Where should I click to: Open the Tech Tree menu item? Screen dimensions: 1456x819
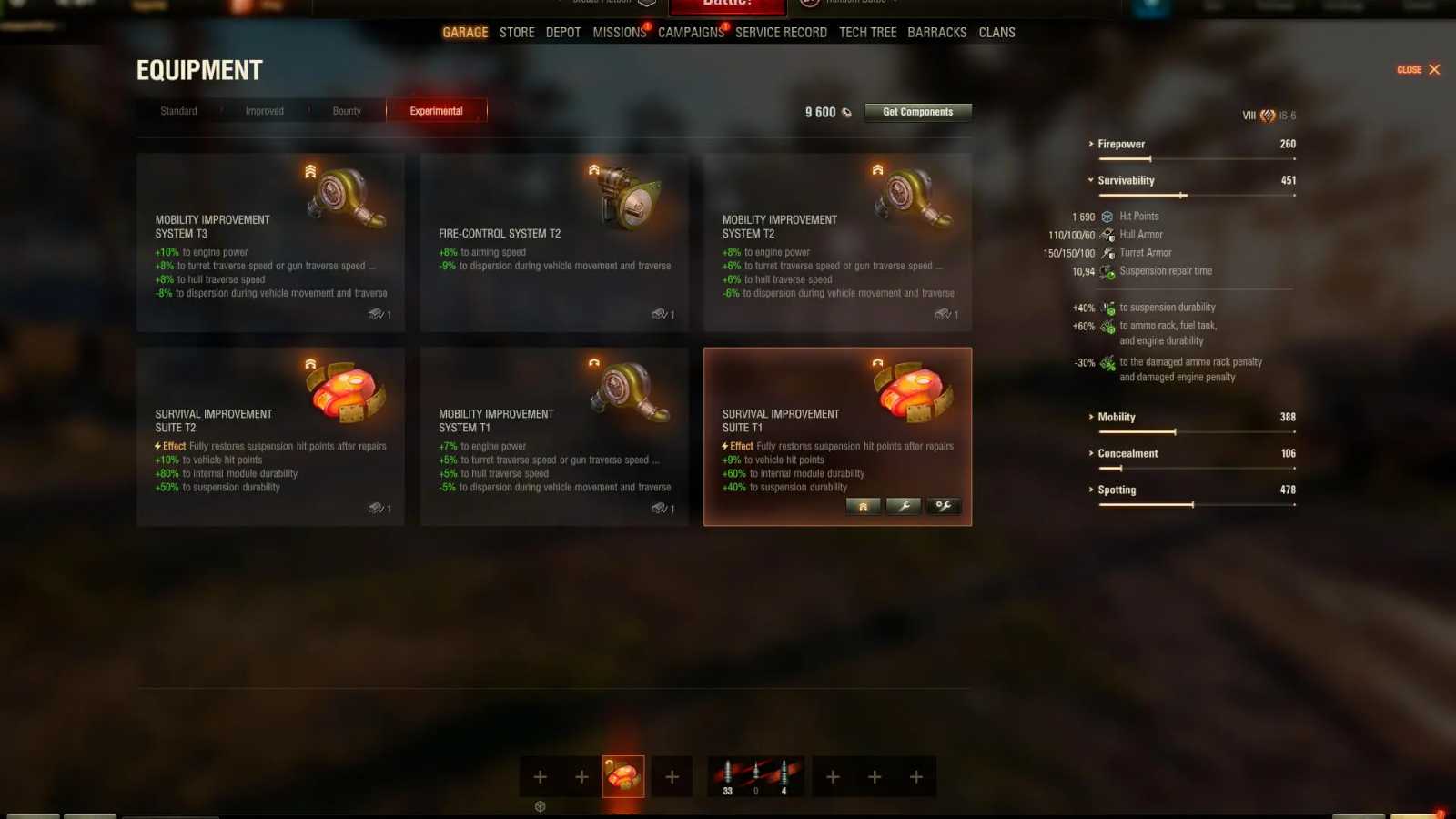[867, 32]
